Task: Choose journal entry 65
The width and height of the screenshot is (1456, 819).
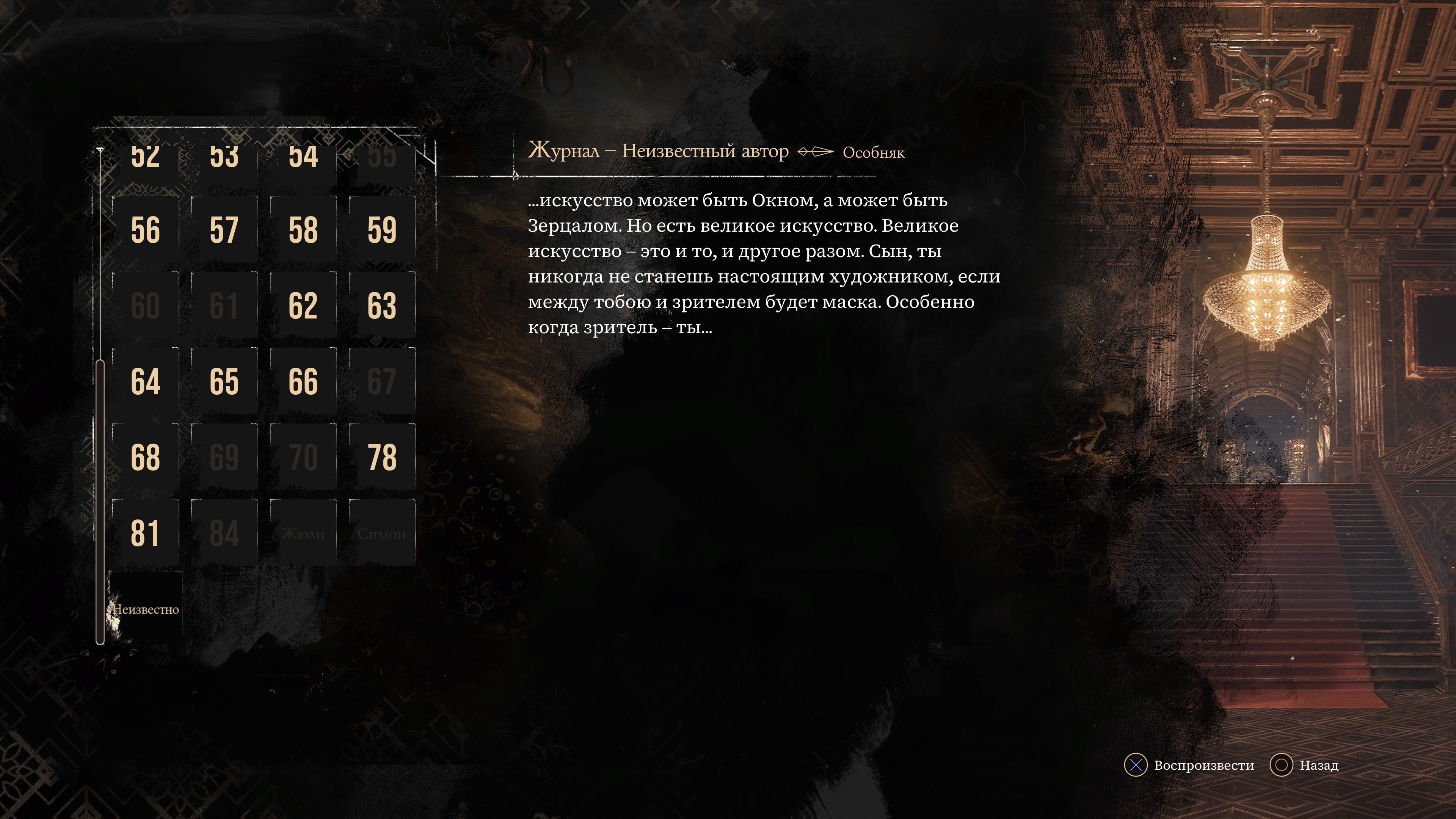Action: click(x=224, y=381)
